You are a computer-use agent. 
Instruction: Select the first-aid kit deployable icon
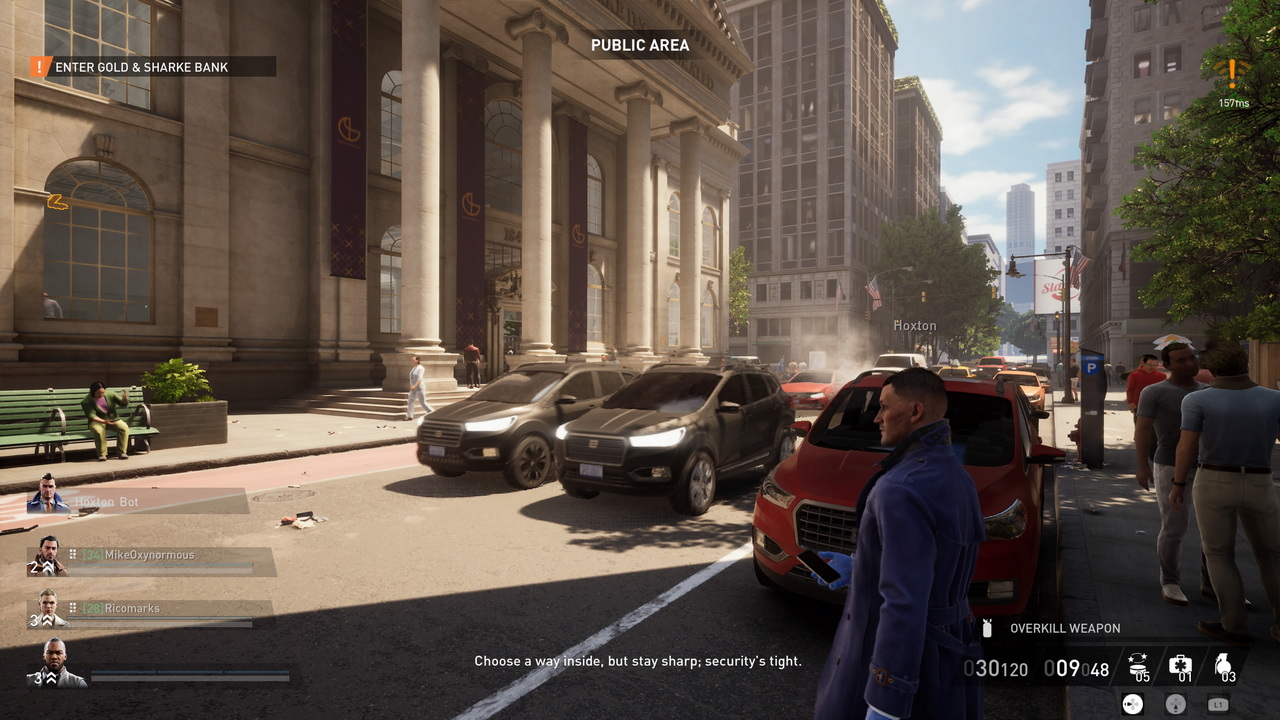(1180, 664)
